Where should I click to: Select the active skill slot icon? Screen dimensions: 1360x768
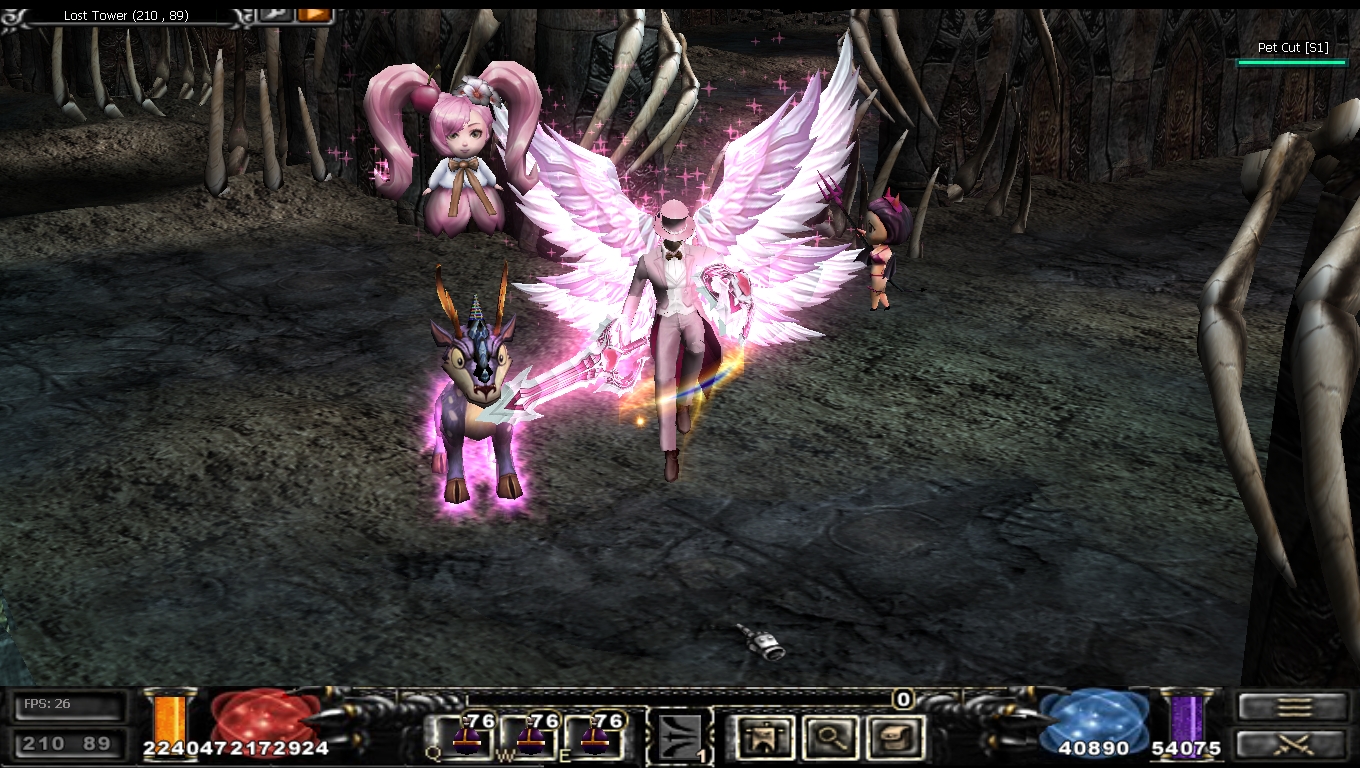click(x=681, y=738)
